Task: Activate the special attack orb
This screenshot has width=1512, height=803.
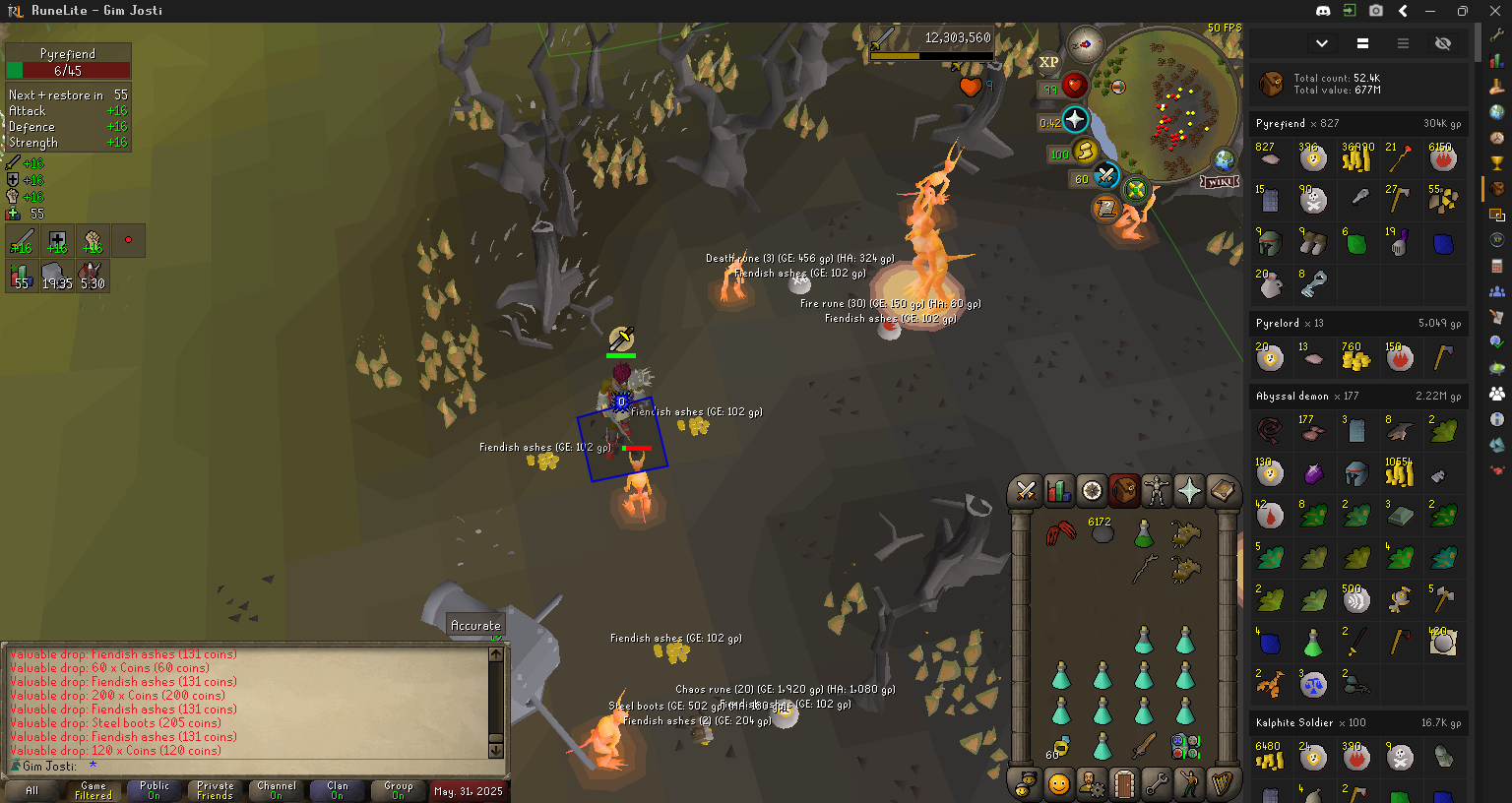Action: 1106,177
